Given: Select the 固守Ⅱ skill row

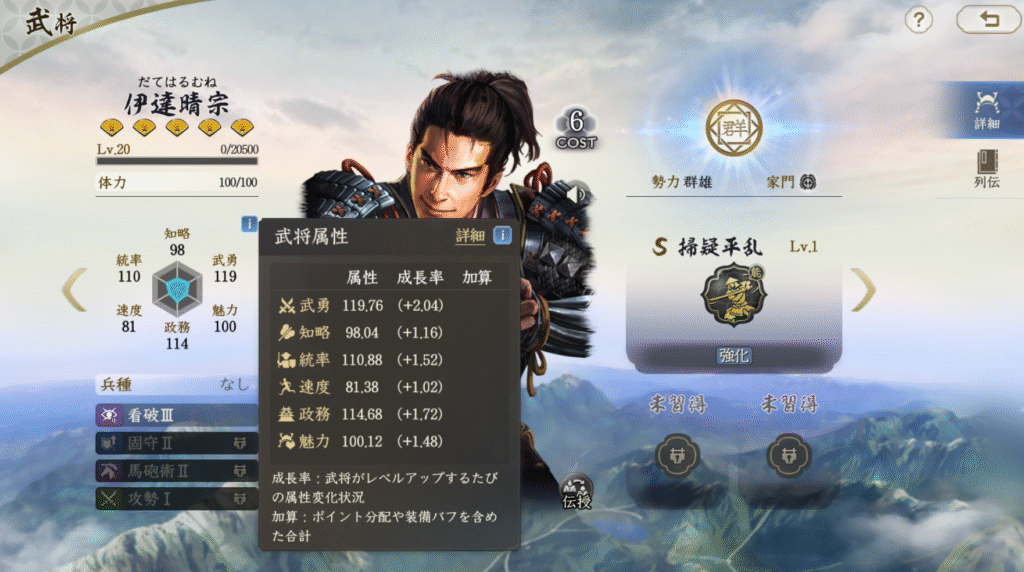Looking at the screenshot, I should pyautogui.click(x=175, y=442).
